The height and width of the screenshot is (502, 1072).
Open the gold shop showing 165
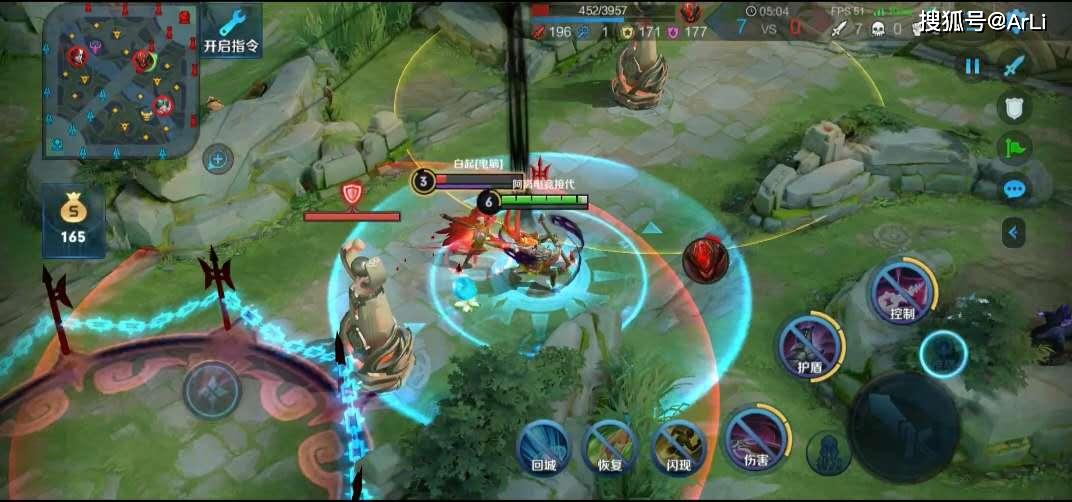[73, 220]
